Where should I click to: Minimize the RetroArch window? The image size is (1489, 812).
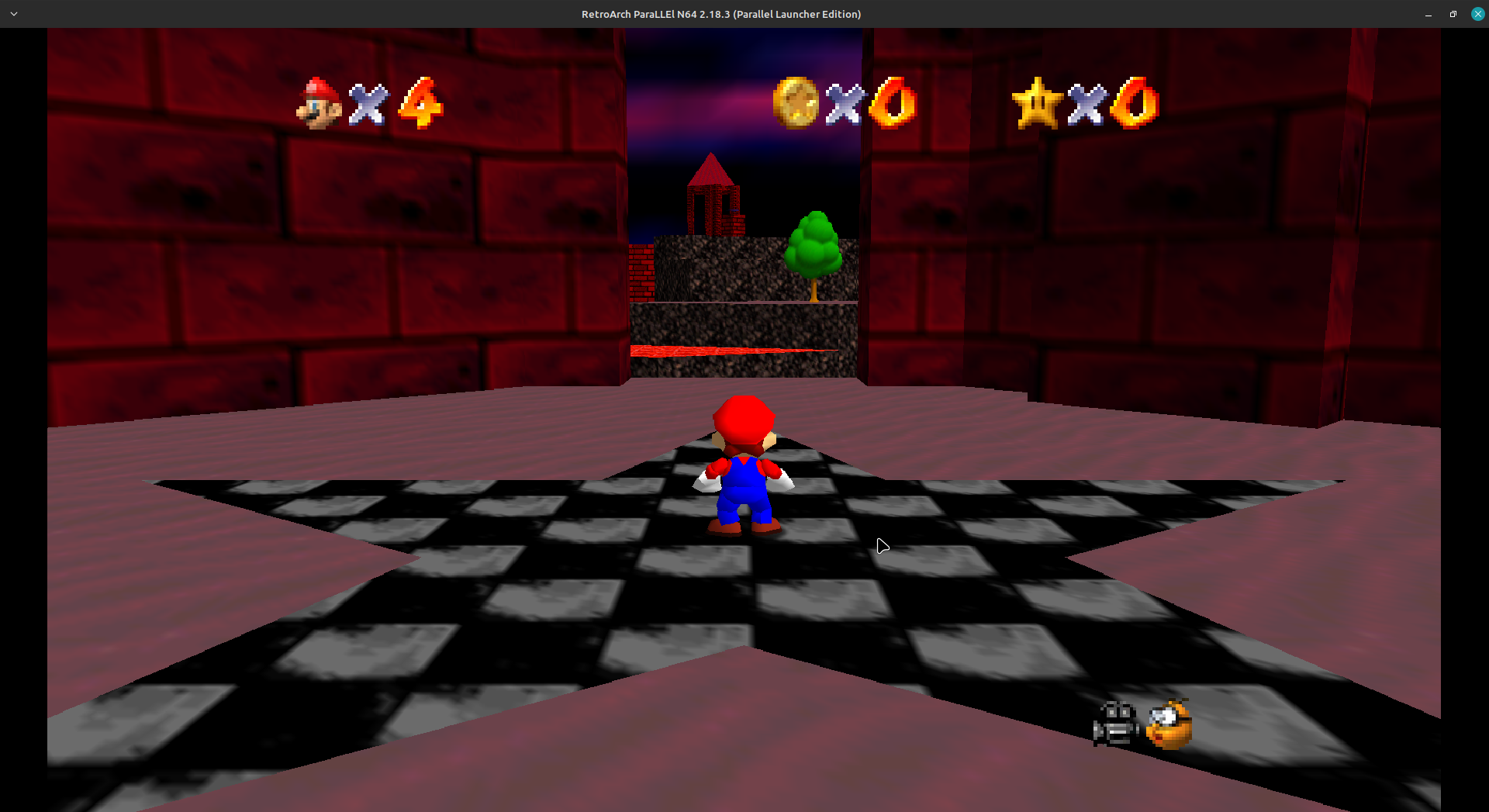(1428, 14)
